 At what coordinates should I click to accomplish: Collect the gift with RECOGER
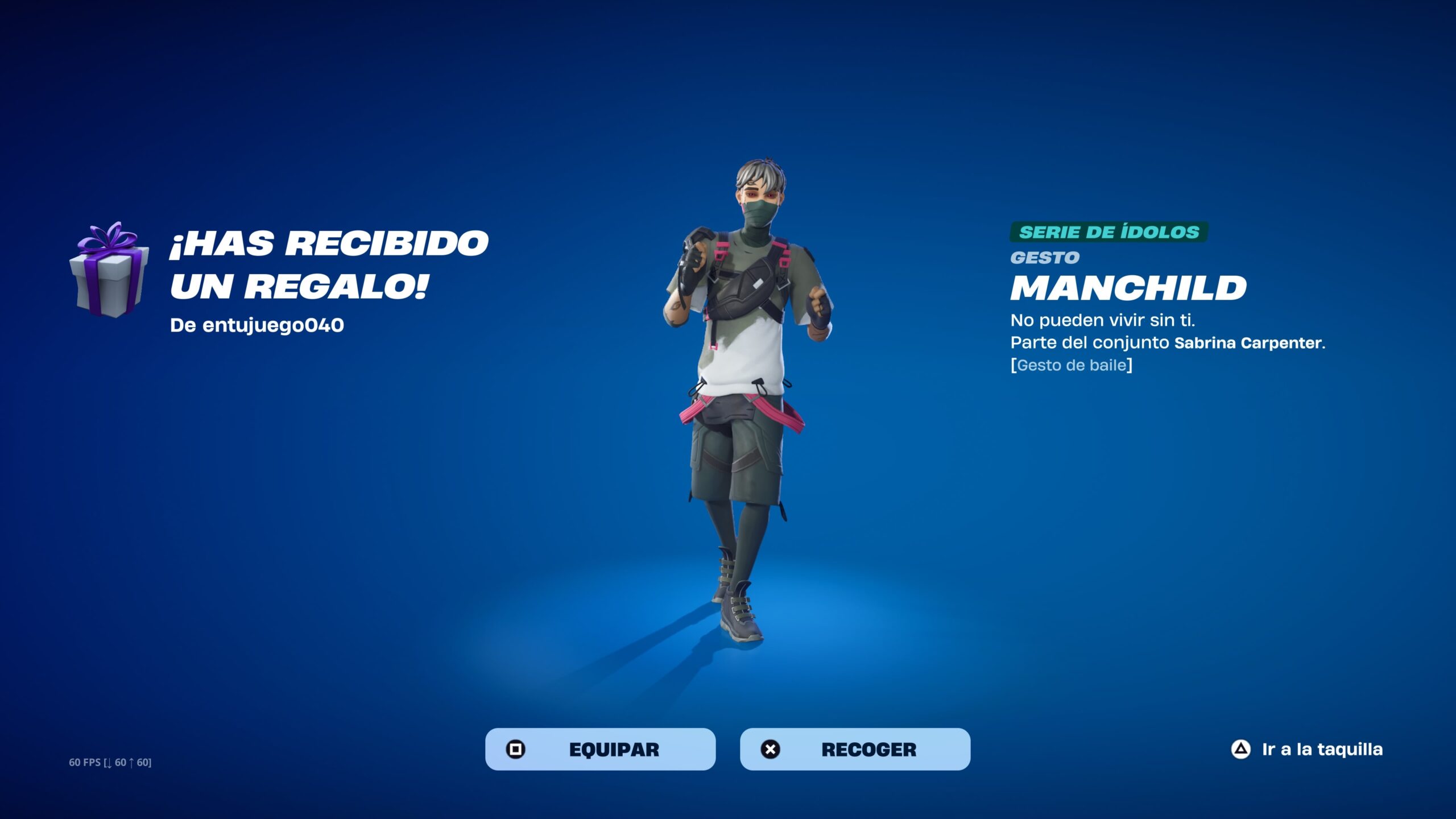(855, 749)
